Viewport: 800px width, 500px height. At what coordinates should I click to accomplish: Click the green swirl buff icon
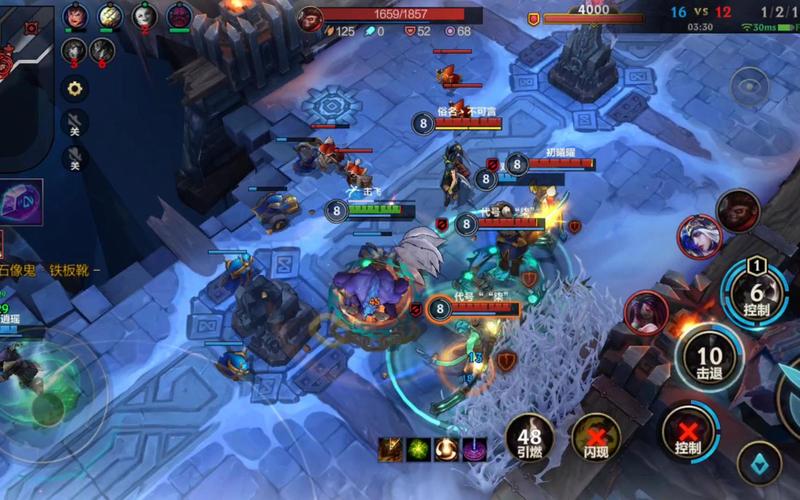pyautogui.click(x=418, y=450)
